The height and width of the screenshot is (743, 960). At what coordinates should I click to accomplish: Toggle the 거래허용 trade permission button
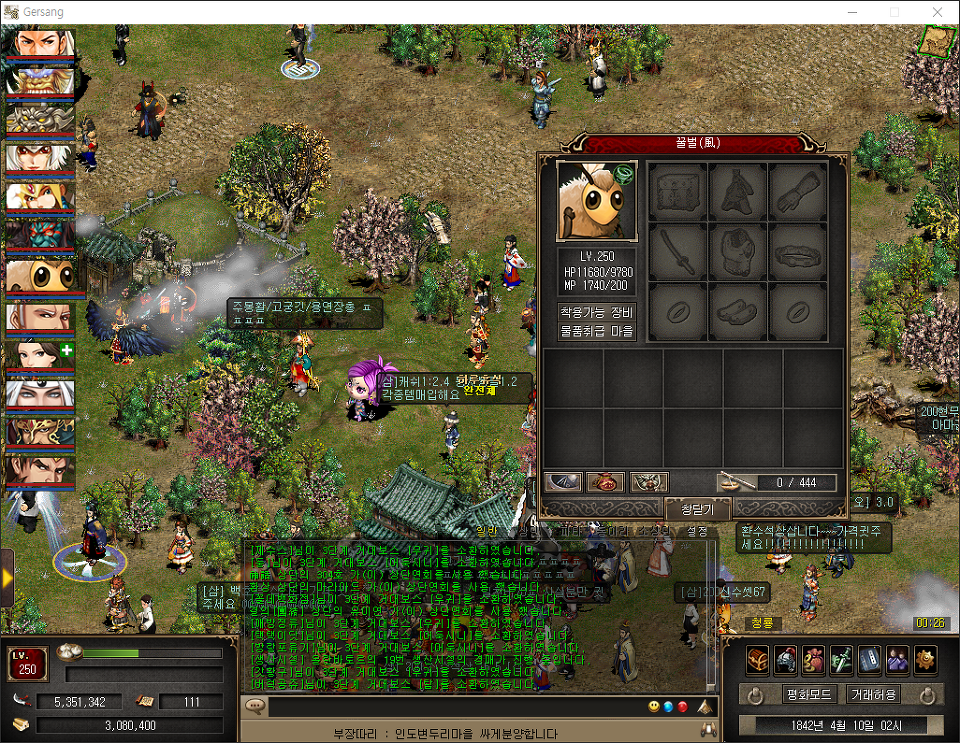(x=873, y=694)
